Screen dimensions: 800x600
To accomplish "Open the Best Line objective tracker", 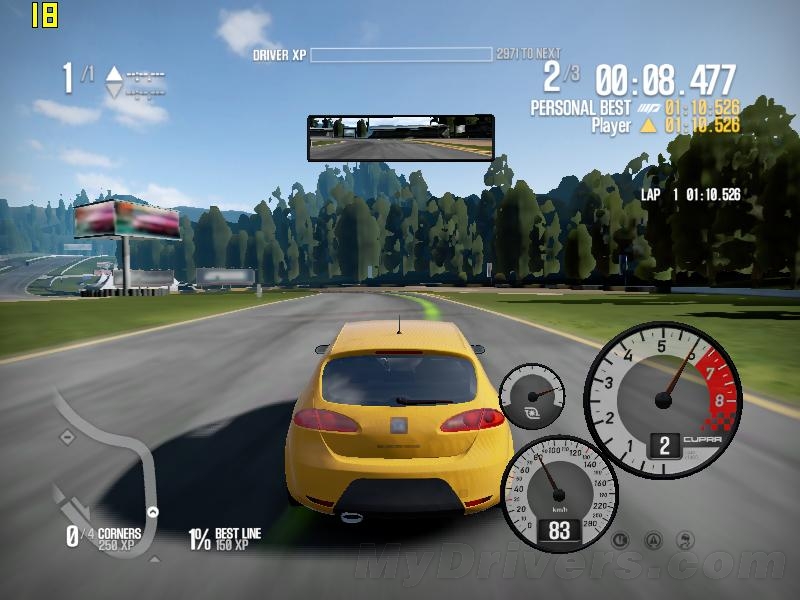I will click(225, 538).
